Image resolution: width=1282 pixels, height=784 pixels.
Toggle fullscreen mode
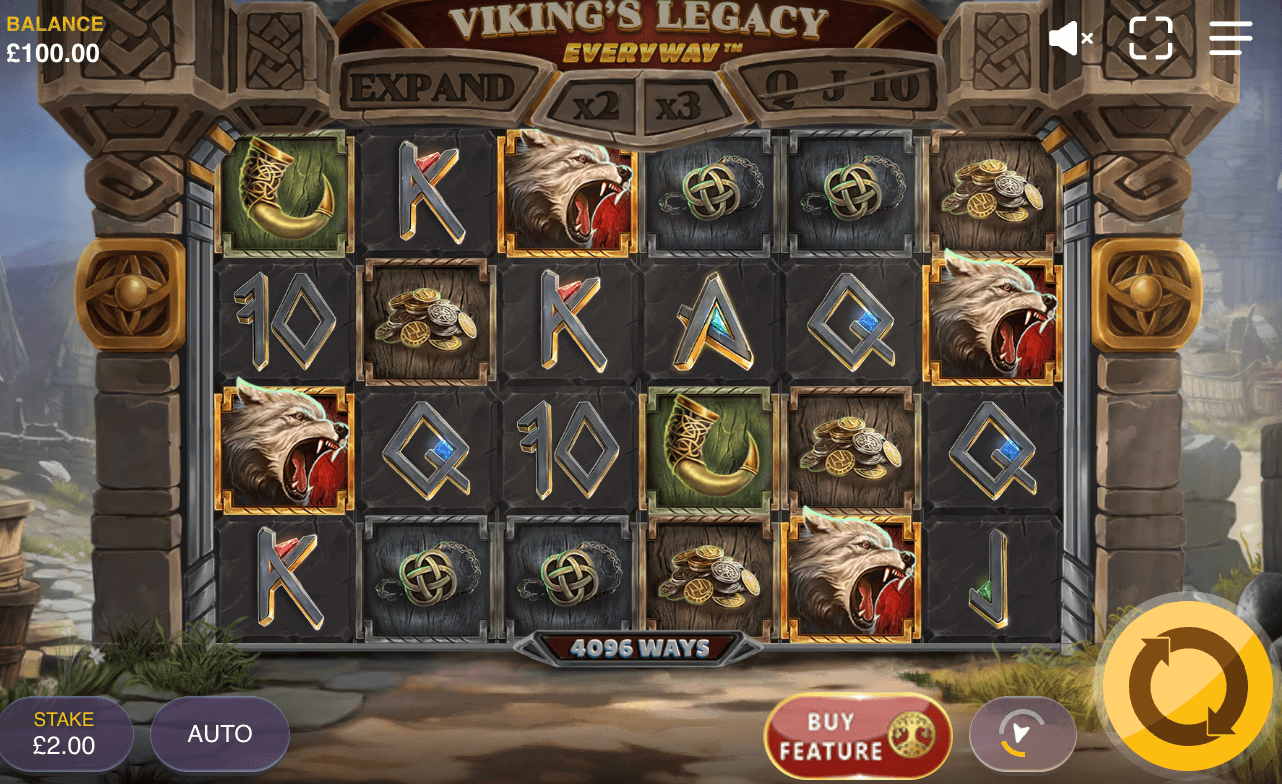pyautogui.click(x=1150, y=38)
